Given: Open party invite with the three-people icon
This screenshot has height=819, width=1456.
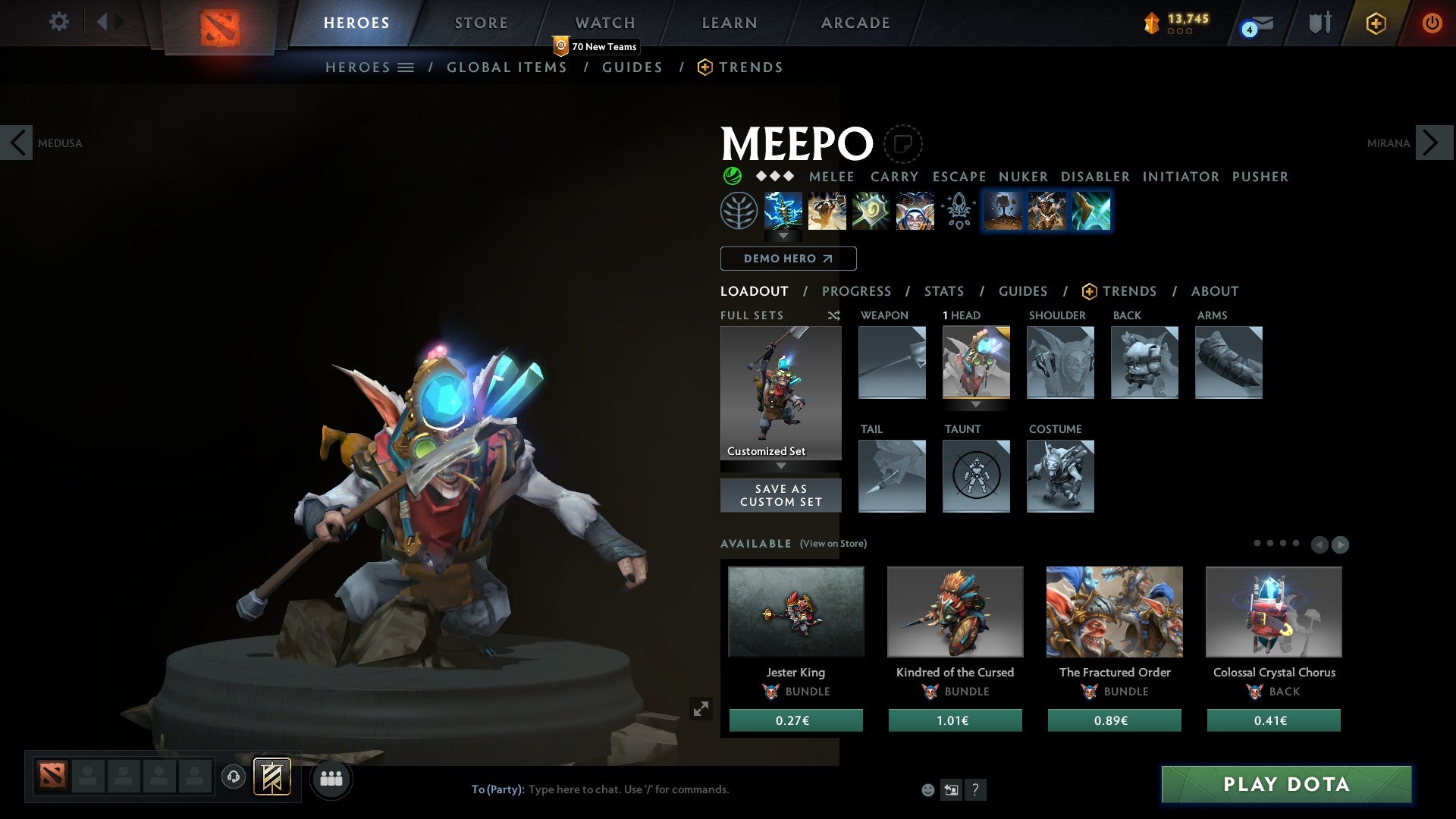Looking at the screenshot, I should pos(331,778).
